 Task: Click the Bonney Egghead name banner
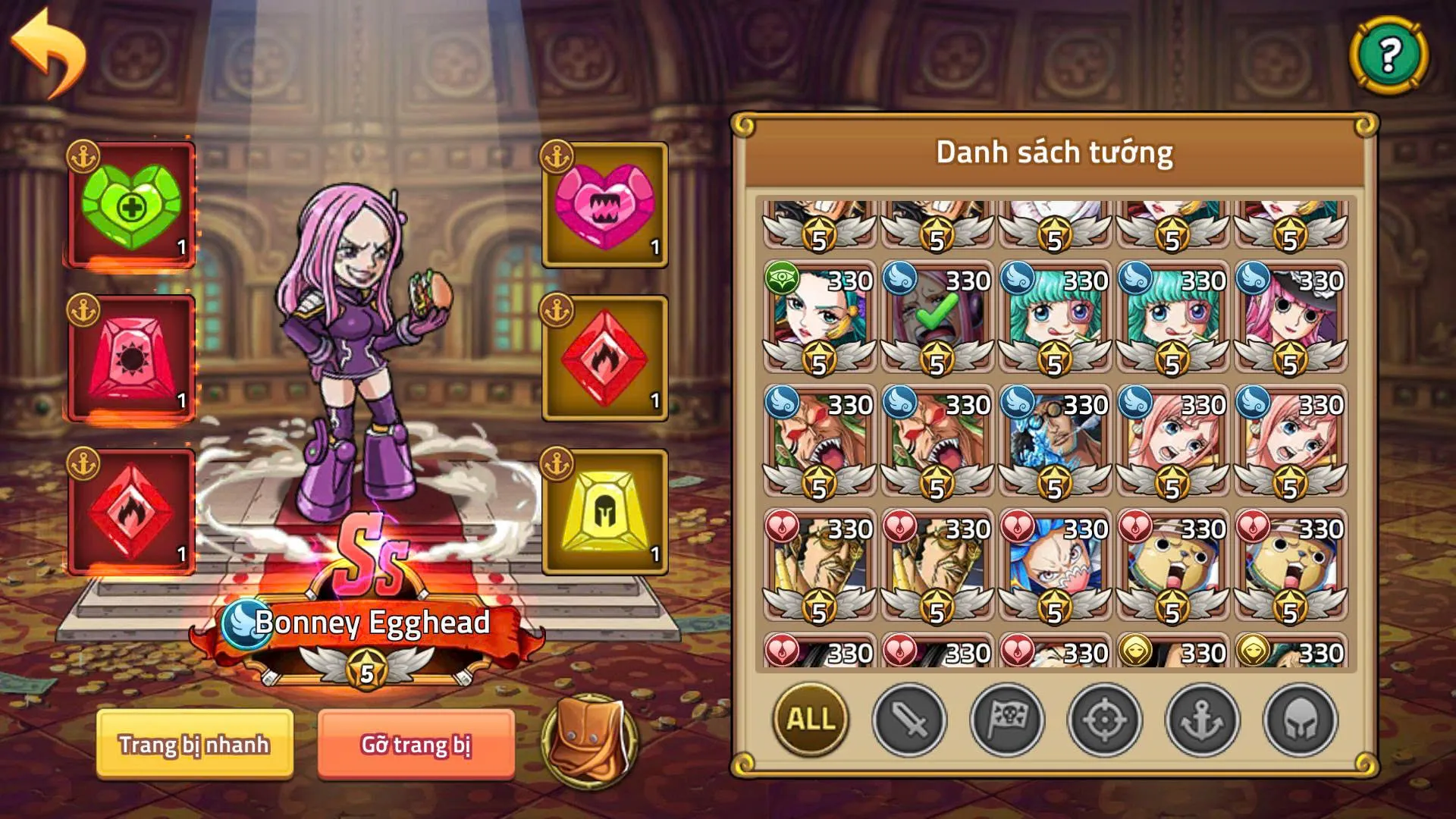(x=372, y=623)
